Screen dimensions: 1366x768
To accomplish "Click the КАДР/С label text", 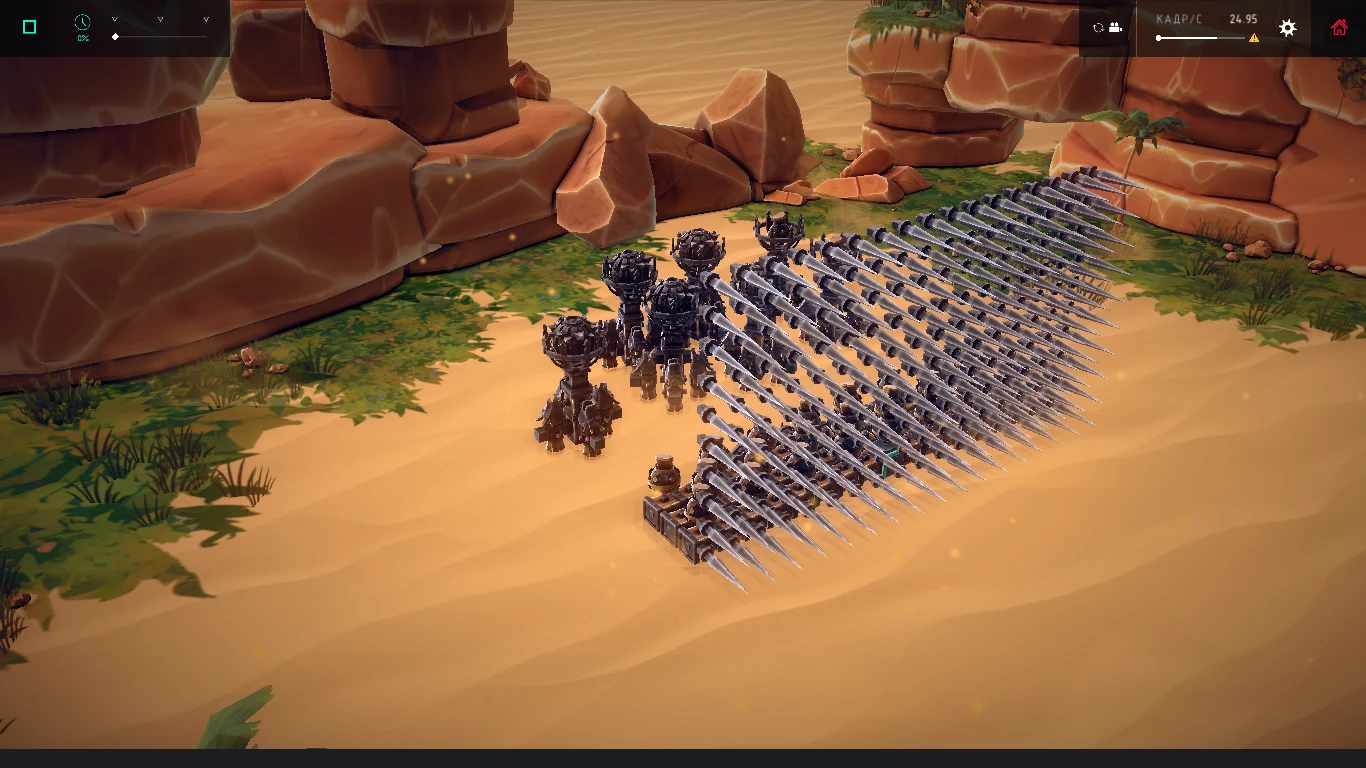I will 1179,18.
